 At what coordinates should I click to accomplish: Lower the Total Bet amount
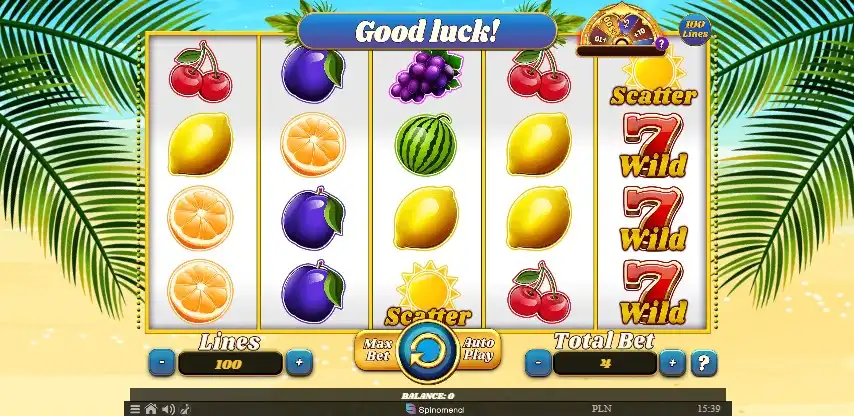tap(538, 362)
